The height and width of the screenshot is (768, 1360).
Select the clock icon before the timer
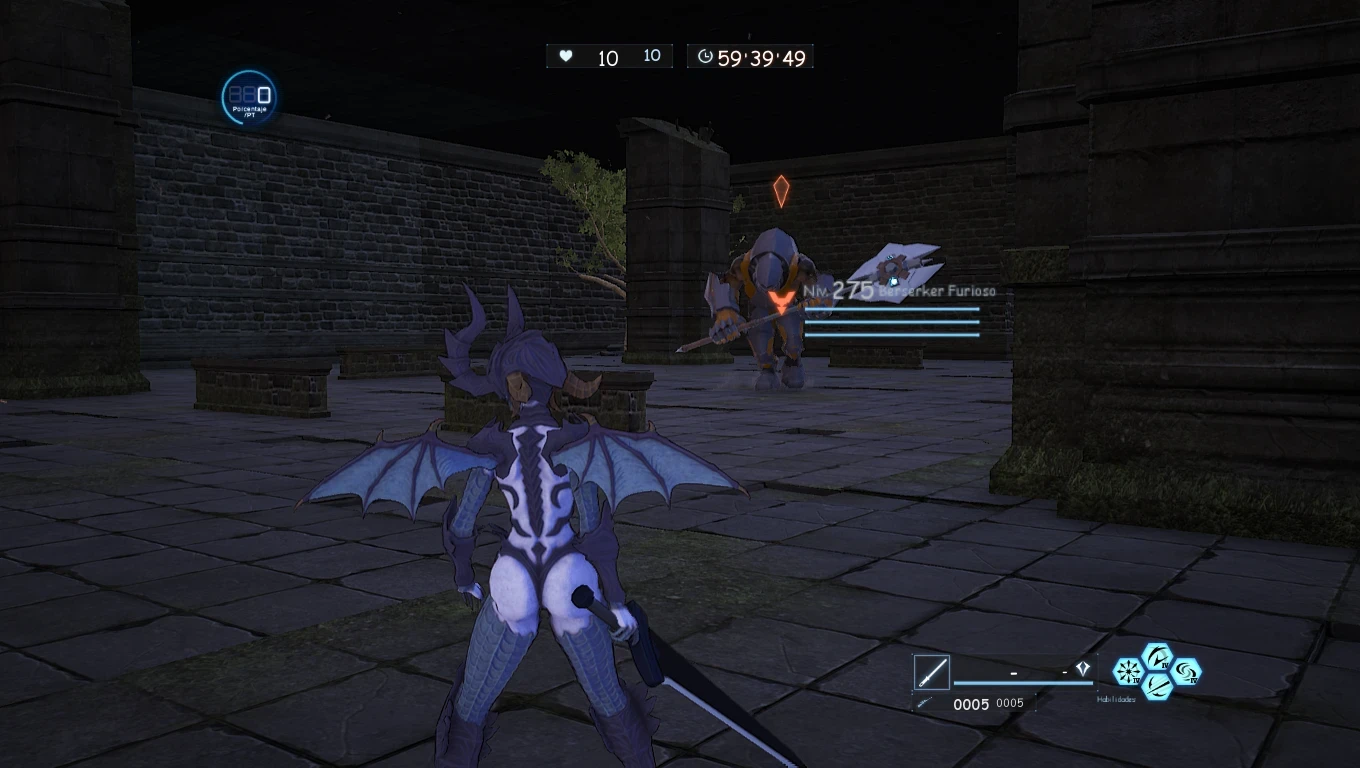click(x=705, y=56)
